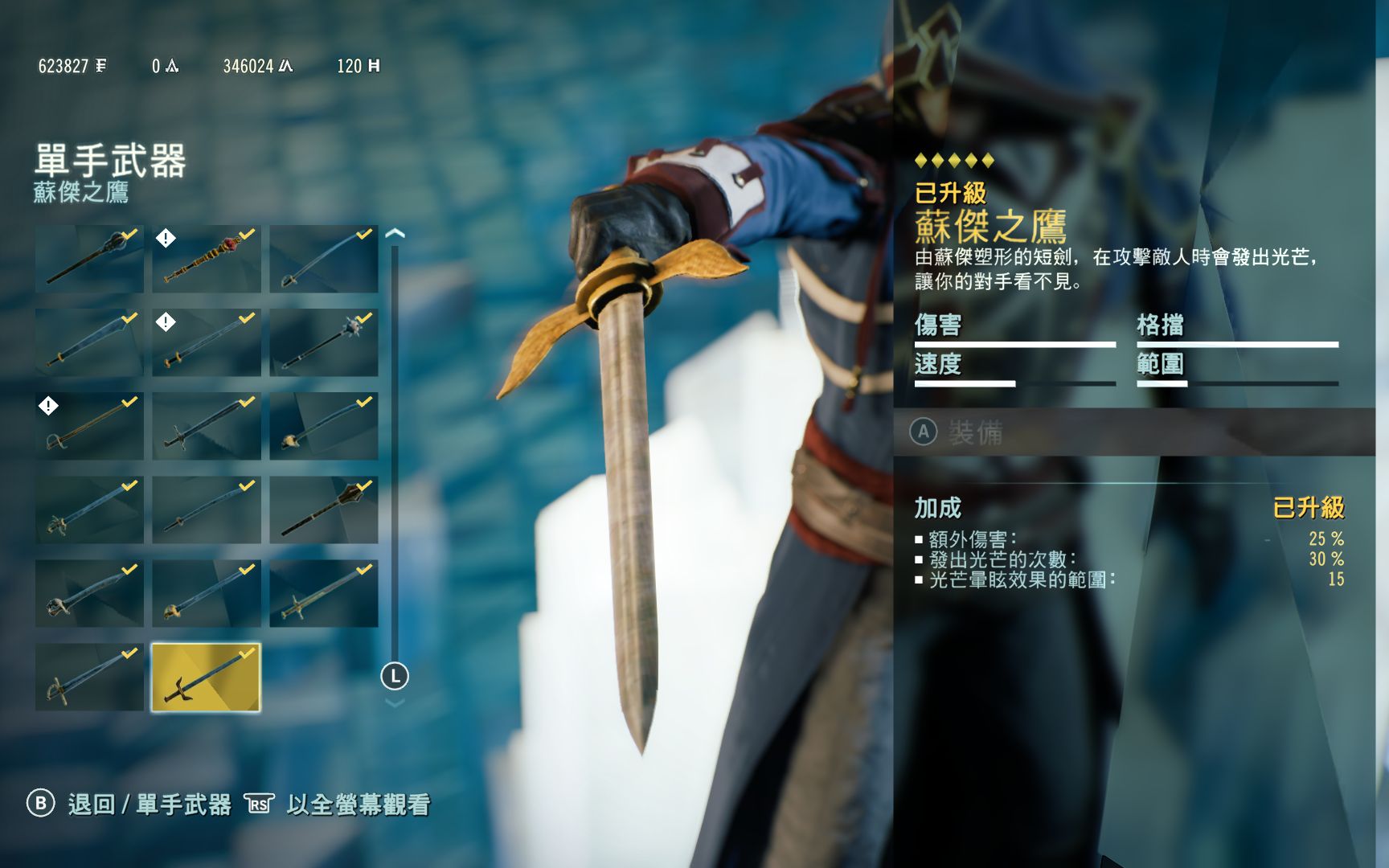The height and width of the screenshot is (868, 1389).
Task: Click the weapon list scroll-down arrow
Action: point(395,703)
